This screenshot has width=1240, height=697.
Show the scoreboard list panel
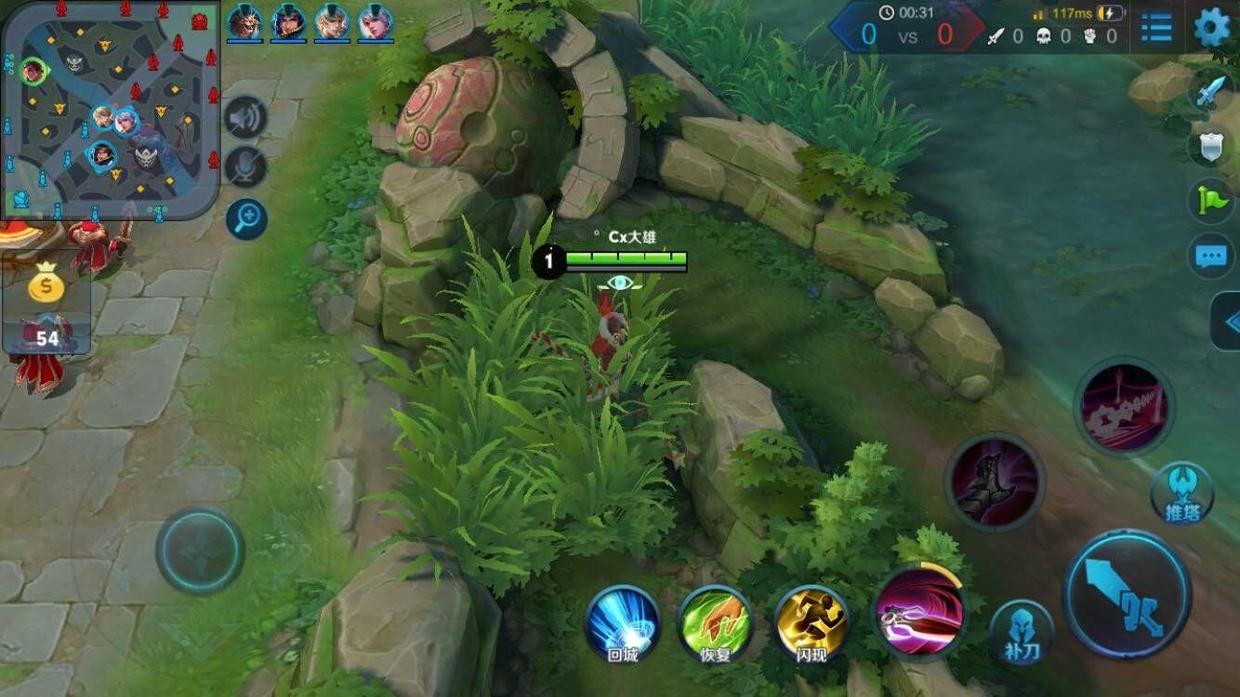(x=1156, y=28)
